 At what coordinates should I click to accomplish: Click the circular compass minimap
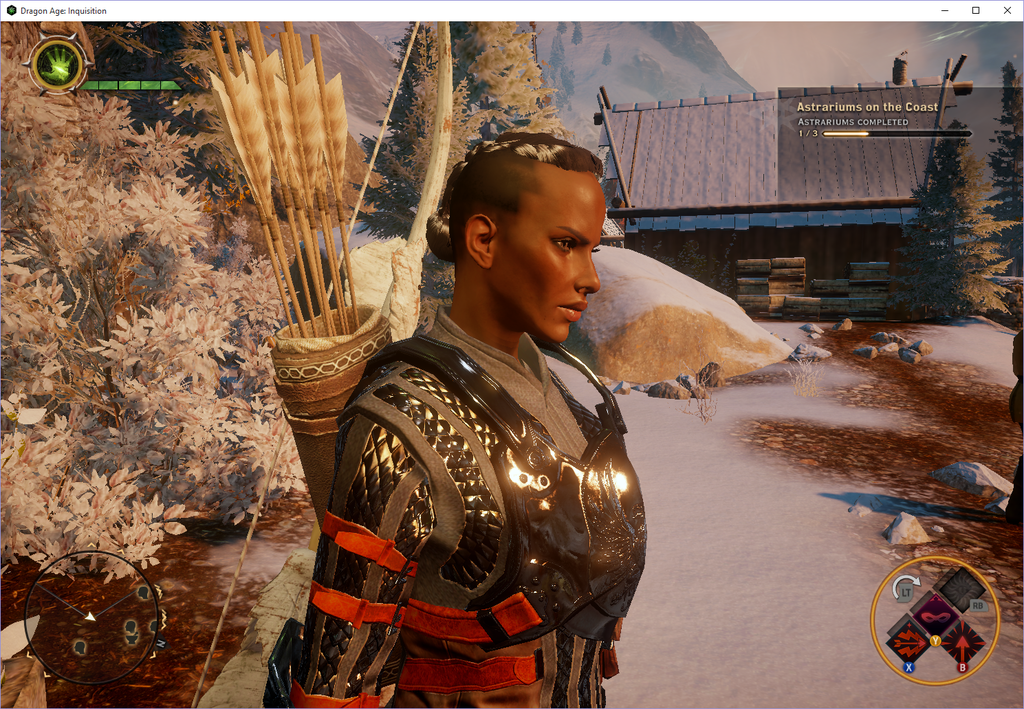click(x=91, y=617)
